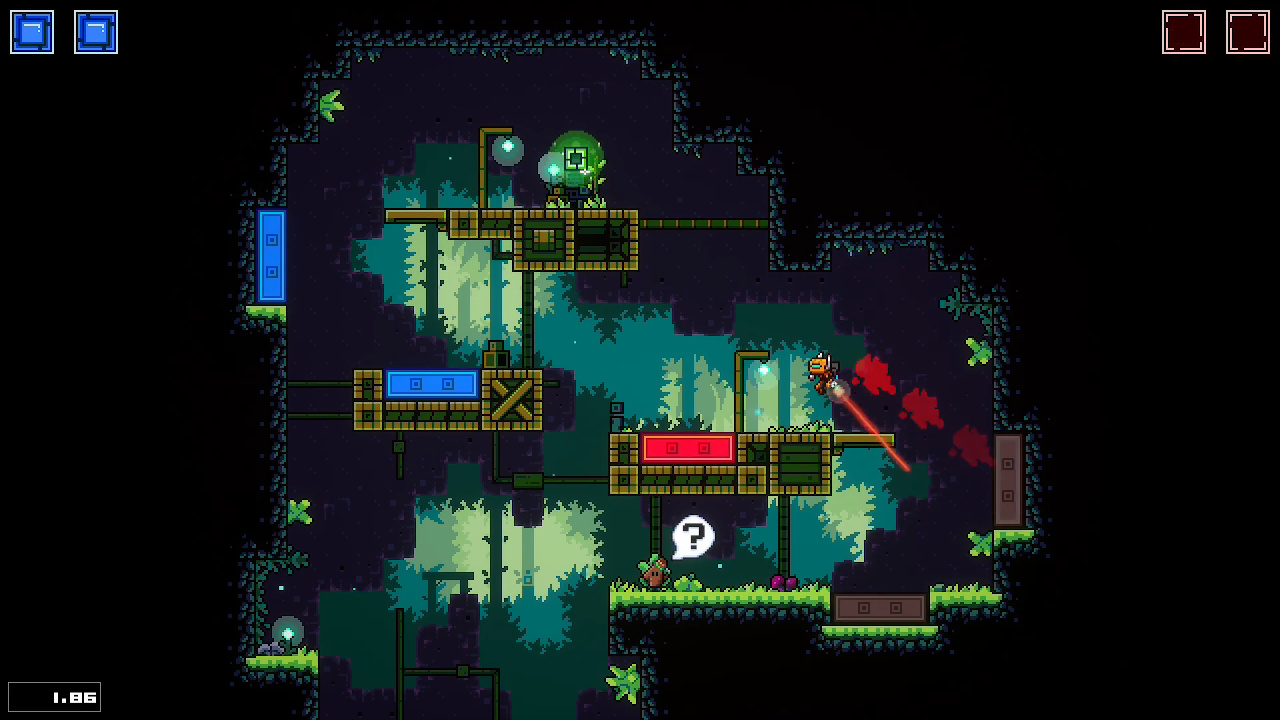Toggle the blue switch panel on the left platform
The height and width of the screenshot is (720, 1280).
pyautogui.click(x=432, y=383)
